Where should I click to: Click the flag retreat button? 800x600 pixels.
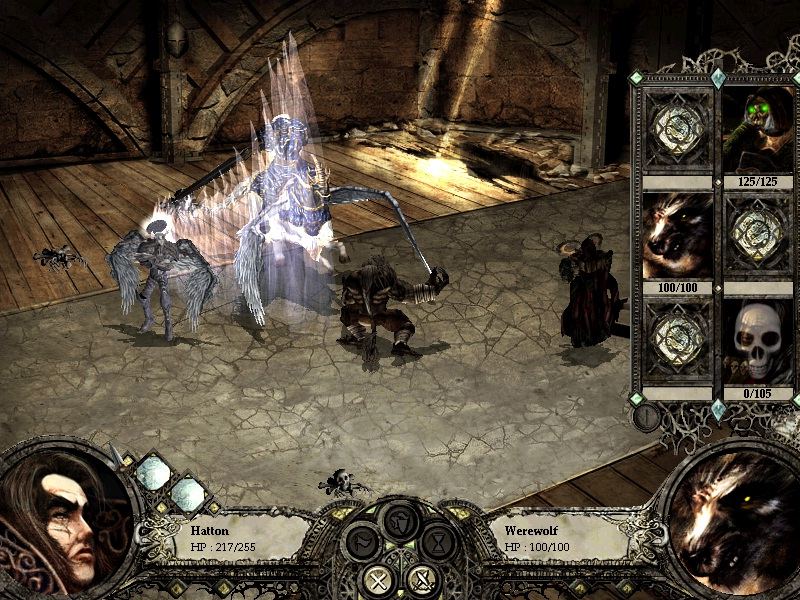pos(361,544)
